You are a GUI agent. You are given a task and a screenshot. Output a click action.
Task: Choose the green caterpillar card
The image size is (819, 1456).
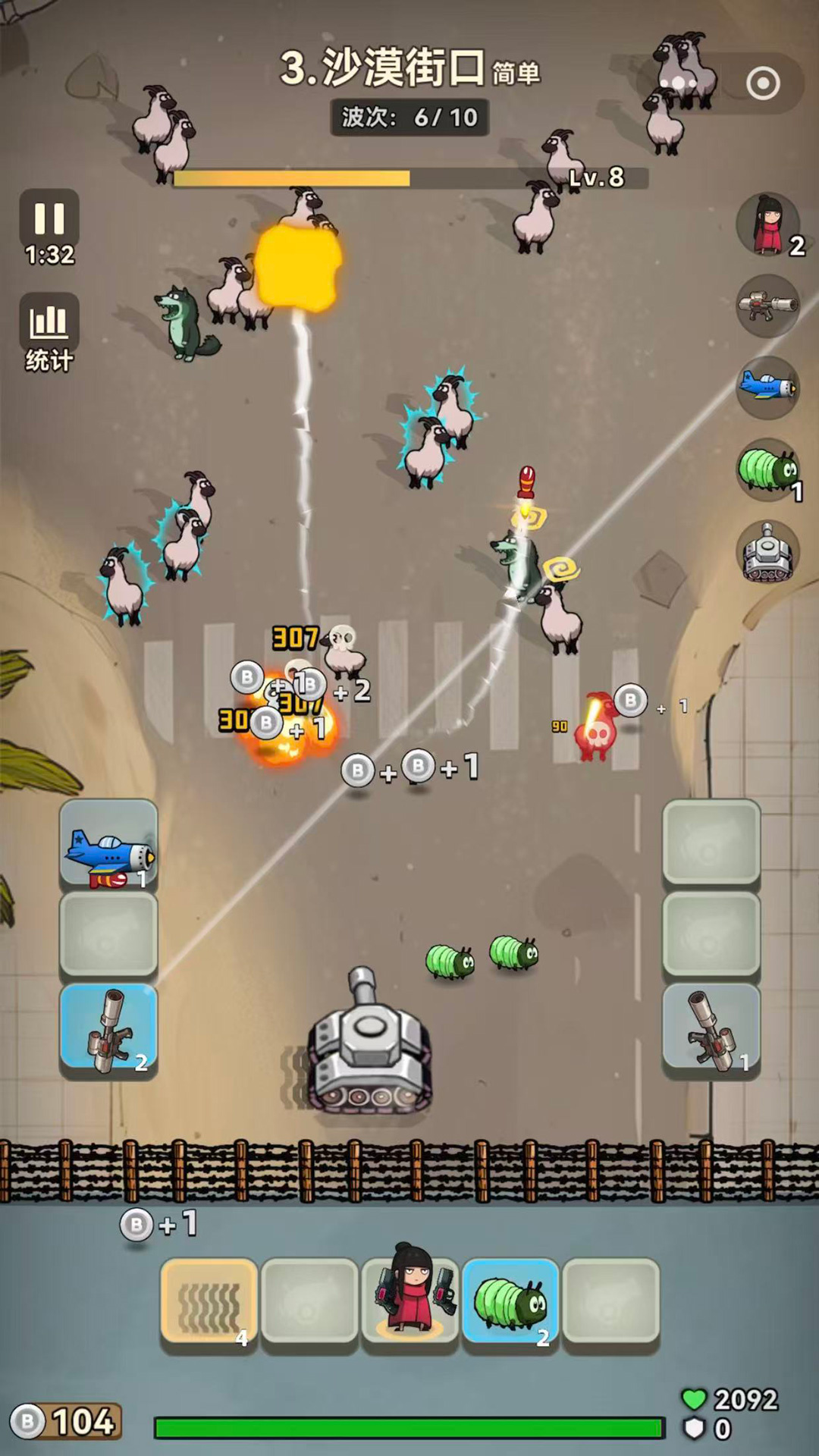click(x=510, y=1302)
